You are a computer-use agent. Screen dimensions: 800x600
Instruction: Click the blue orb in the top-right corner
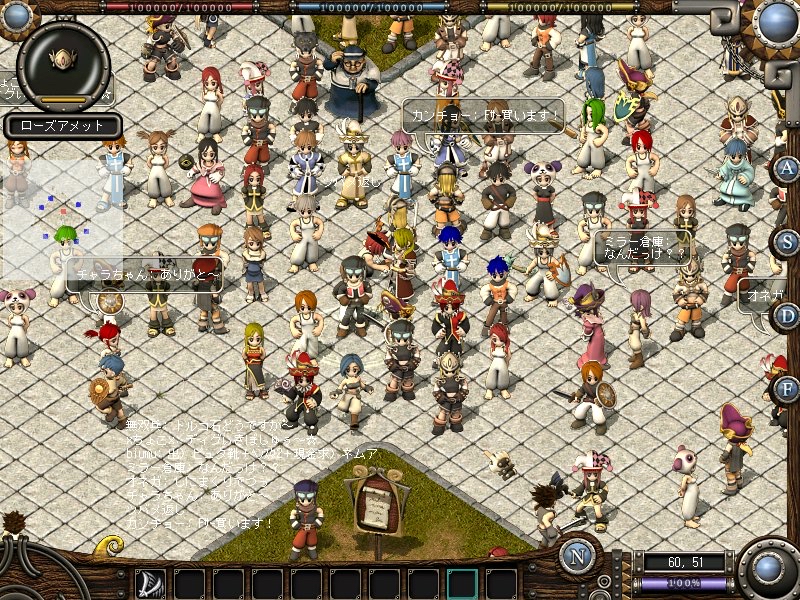pos(775,20)
